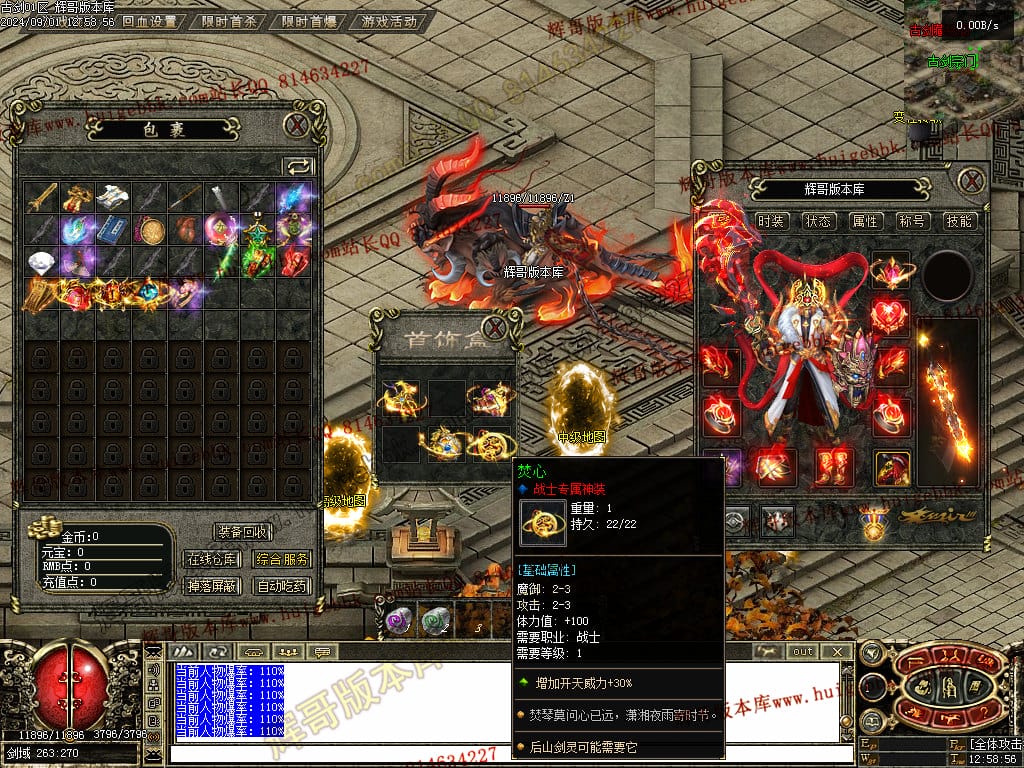
Task: Sort the bag with the swap arrows button
Action: tap(298, 166)
